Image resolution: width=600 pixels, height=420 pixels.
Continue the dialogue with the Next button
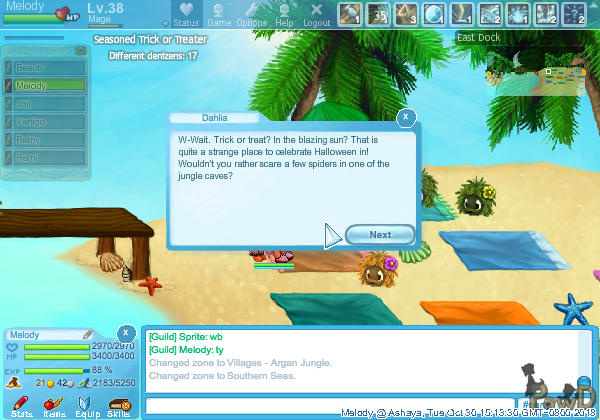[x=380, y=235]
